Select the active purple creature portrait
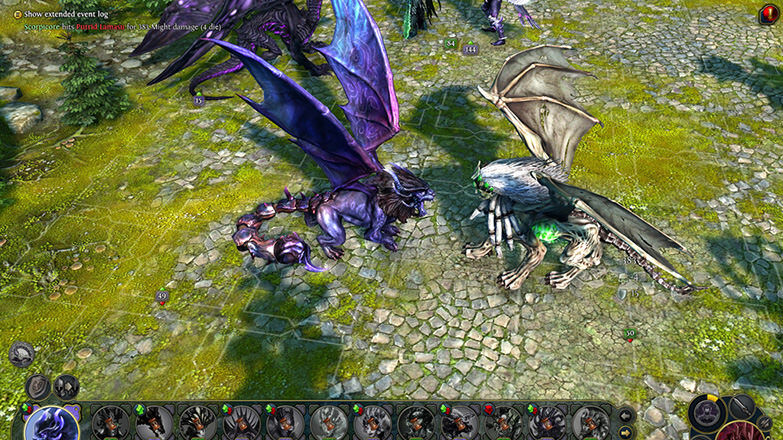The height and width of the screenshot is (440, 783). point(51,424)
